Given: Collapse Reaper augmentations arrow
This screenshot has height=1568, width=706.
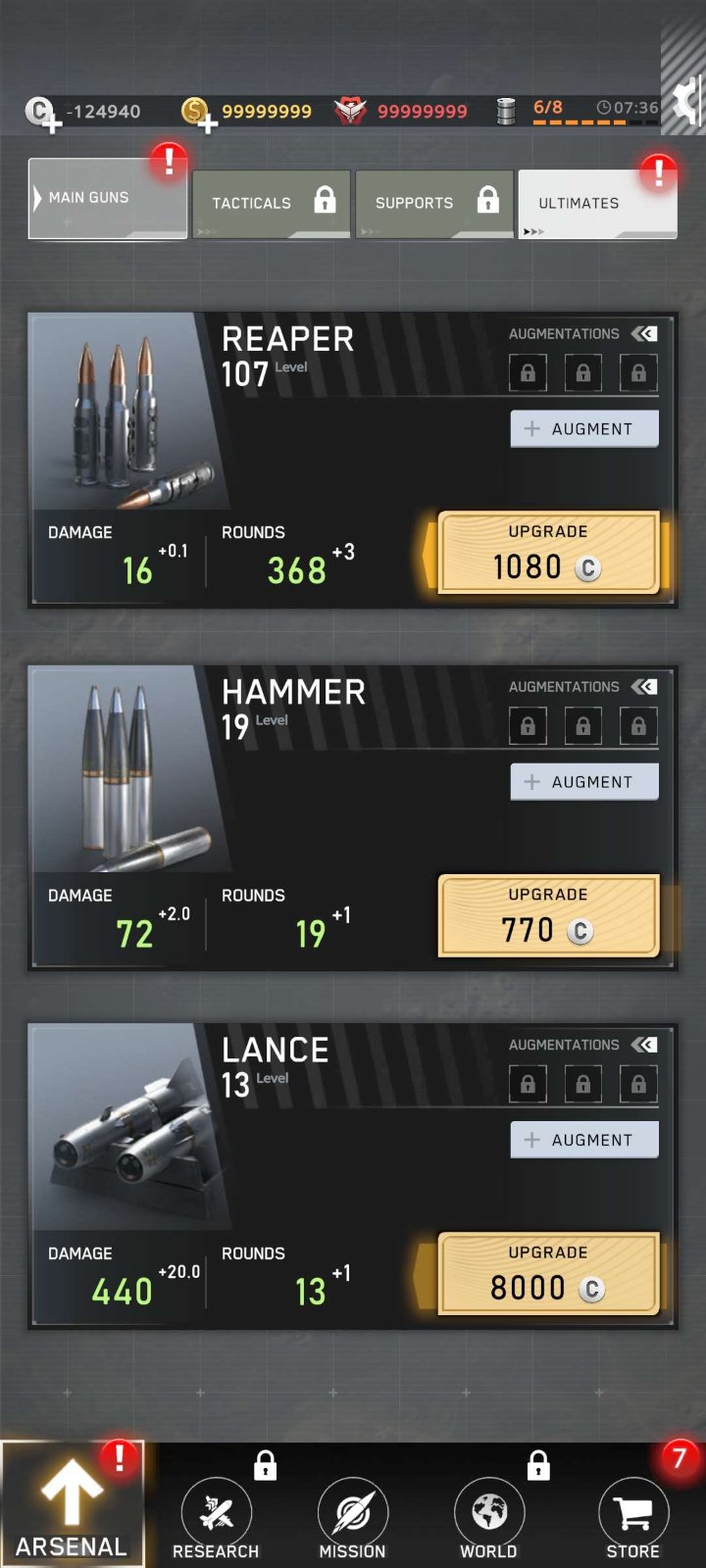Looking at the screenshot, I should [x=644, y=334].
